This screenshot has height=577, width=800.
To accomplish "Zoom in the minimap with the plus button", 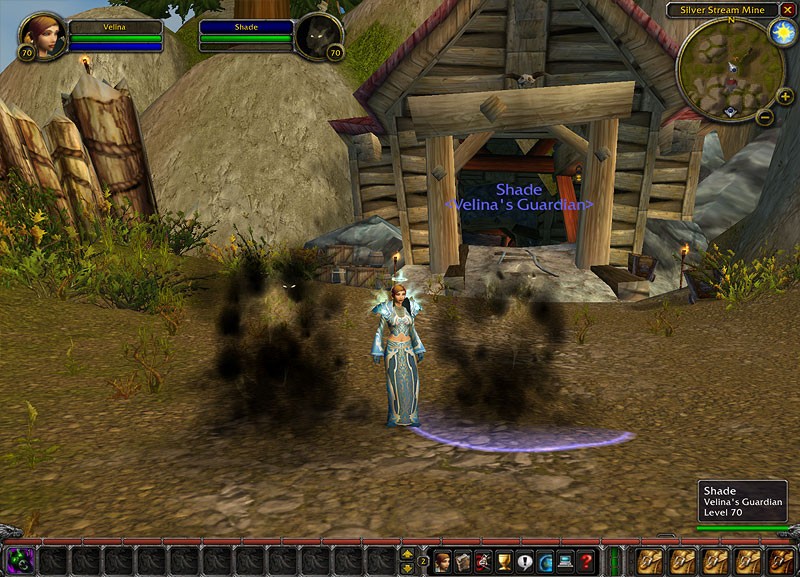I will point(785,97).
